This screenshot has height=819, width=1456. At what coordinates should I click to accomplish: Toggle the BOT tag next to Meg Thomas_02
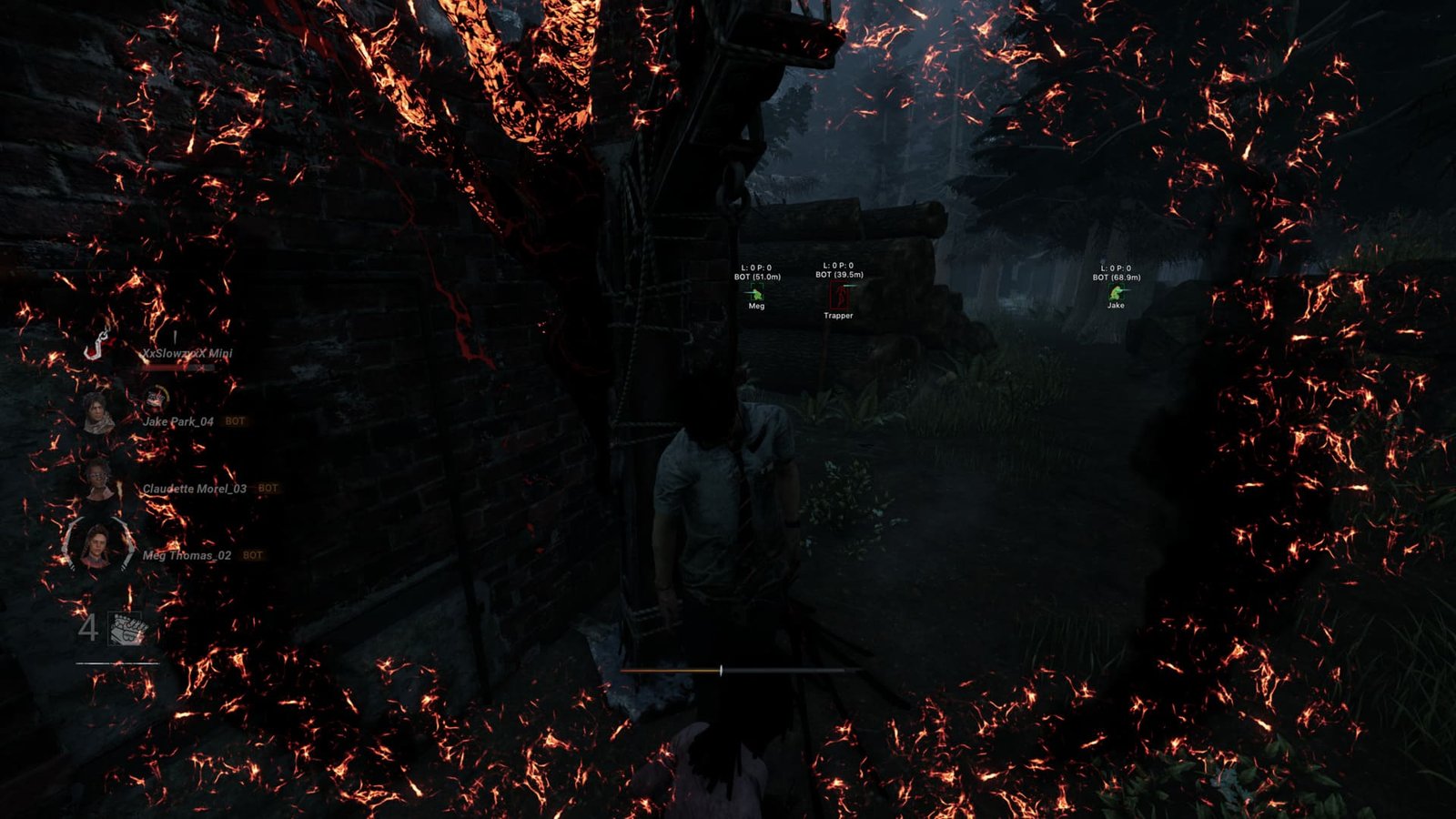coord(252,554)
